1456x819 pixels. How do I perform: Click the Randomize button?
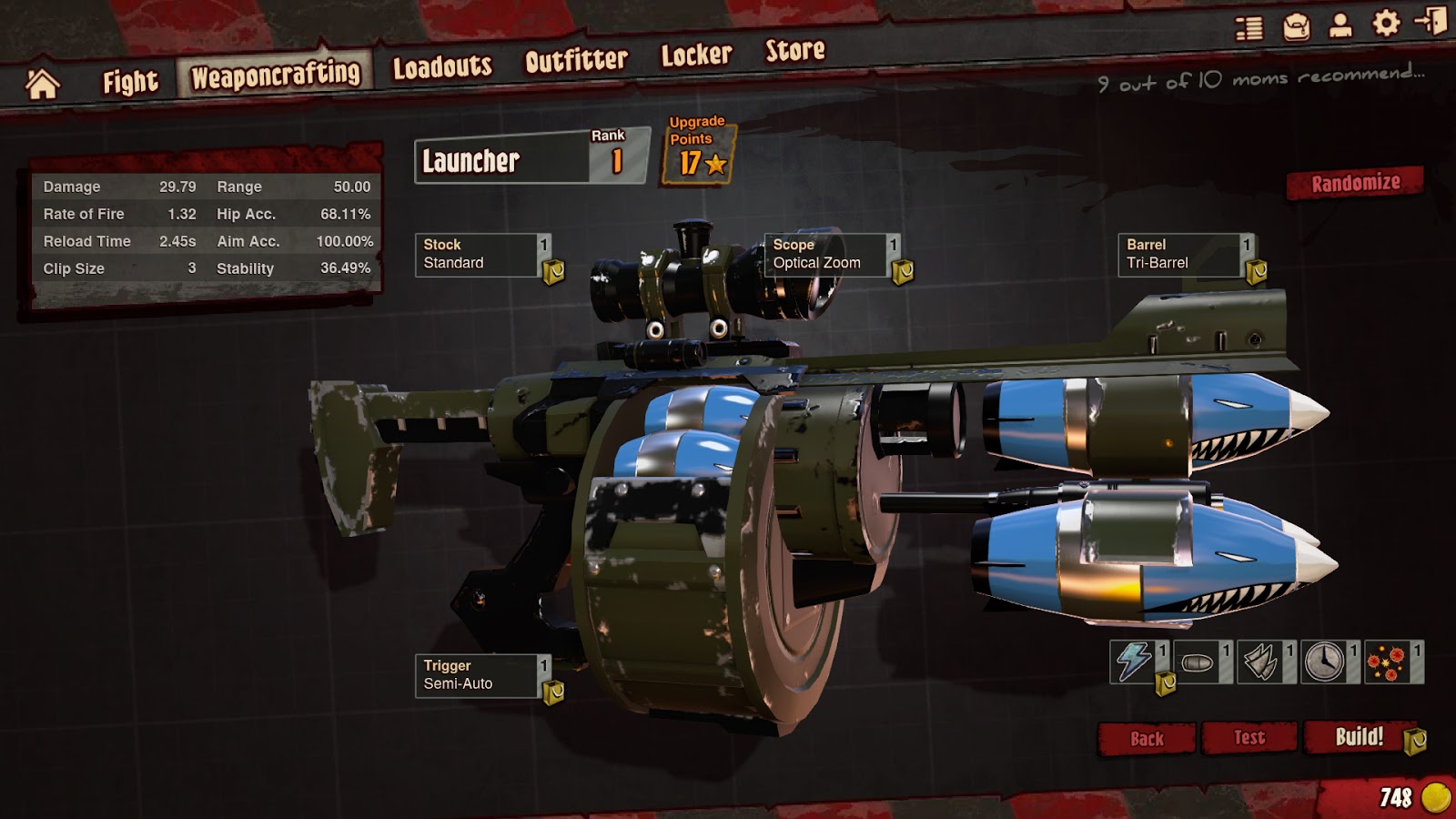tap(1354, 182)
